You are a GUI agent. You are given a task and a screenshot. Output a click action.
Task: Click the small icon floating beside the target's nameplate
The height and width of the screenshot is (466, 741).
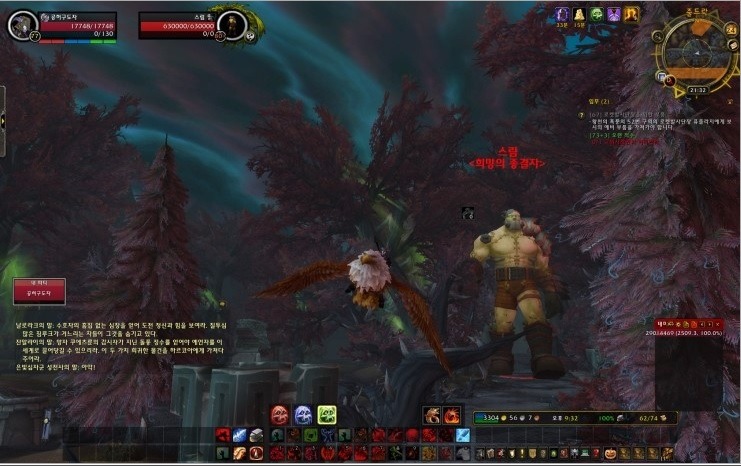(467, 212)
